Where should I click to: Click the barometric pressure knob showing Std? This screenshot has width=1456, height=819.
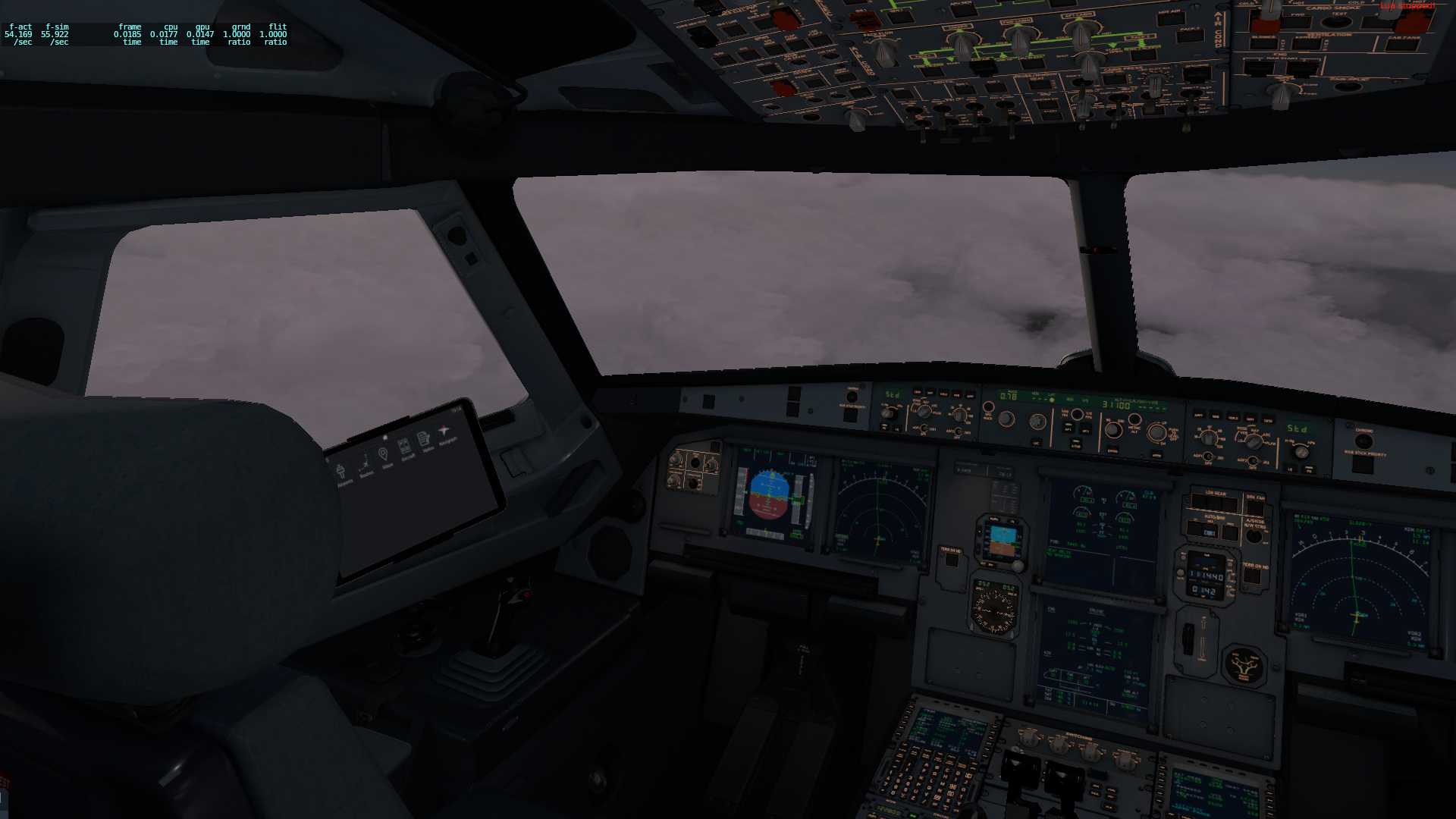[1301, 453]
